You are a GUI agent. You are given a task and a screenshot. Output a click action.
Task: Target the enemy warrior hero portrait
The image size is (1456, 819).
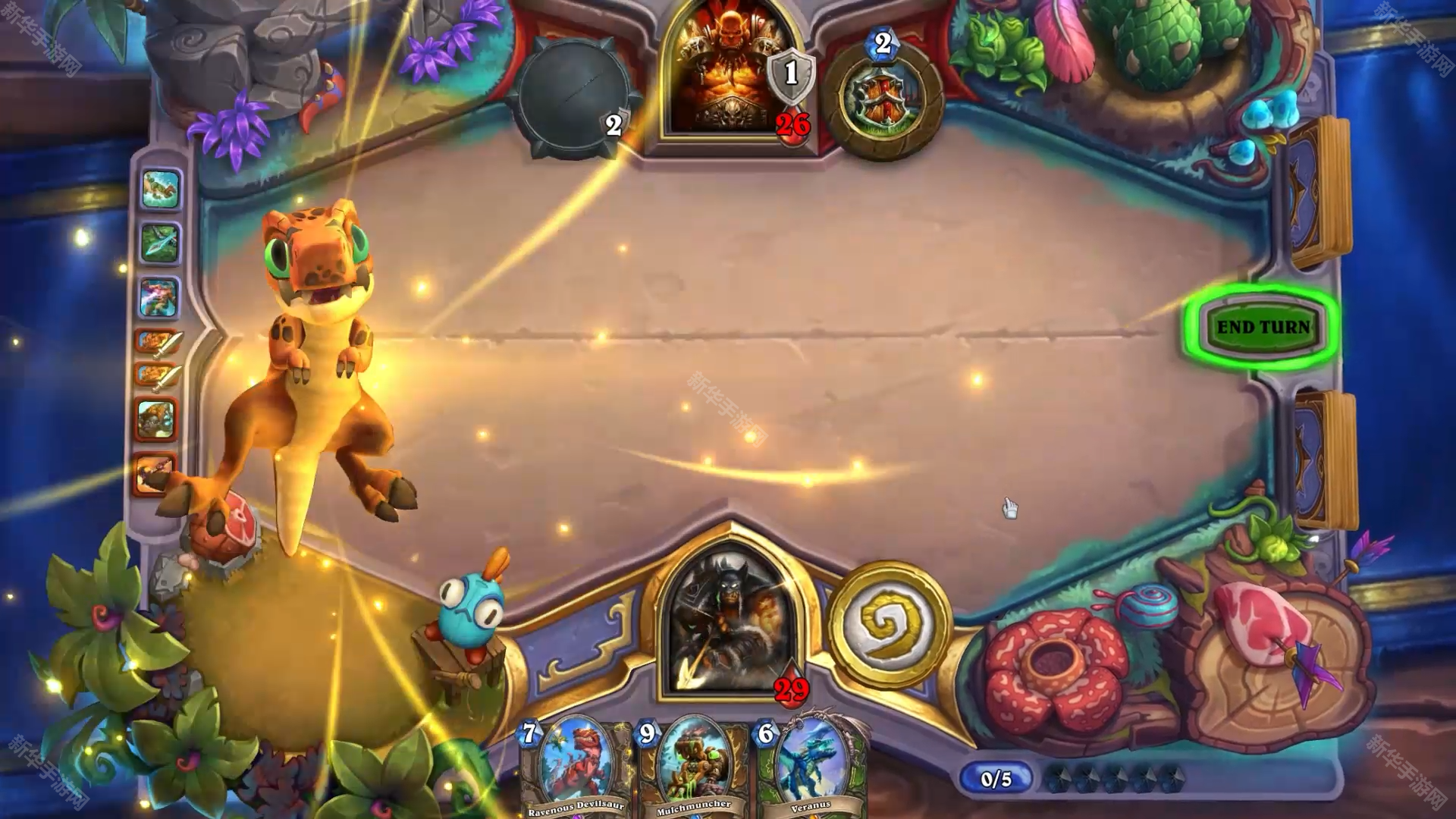(730, 76)
